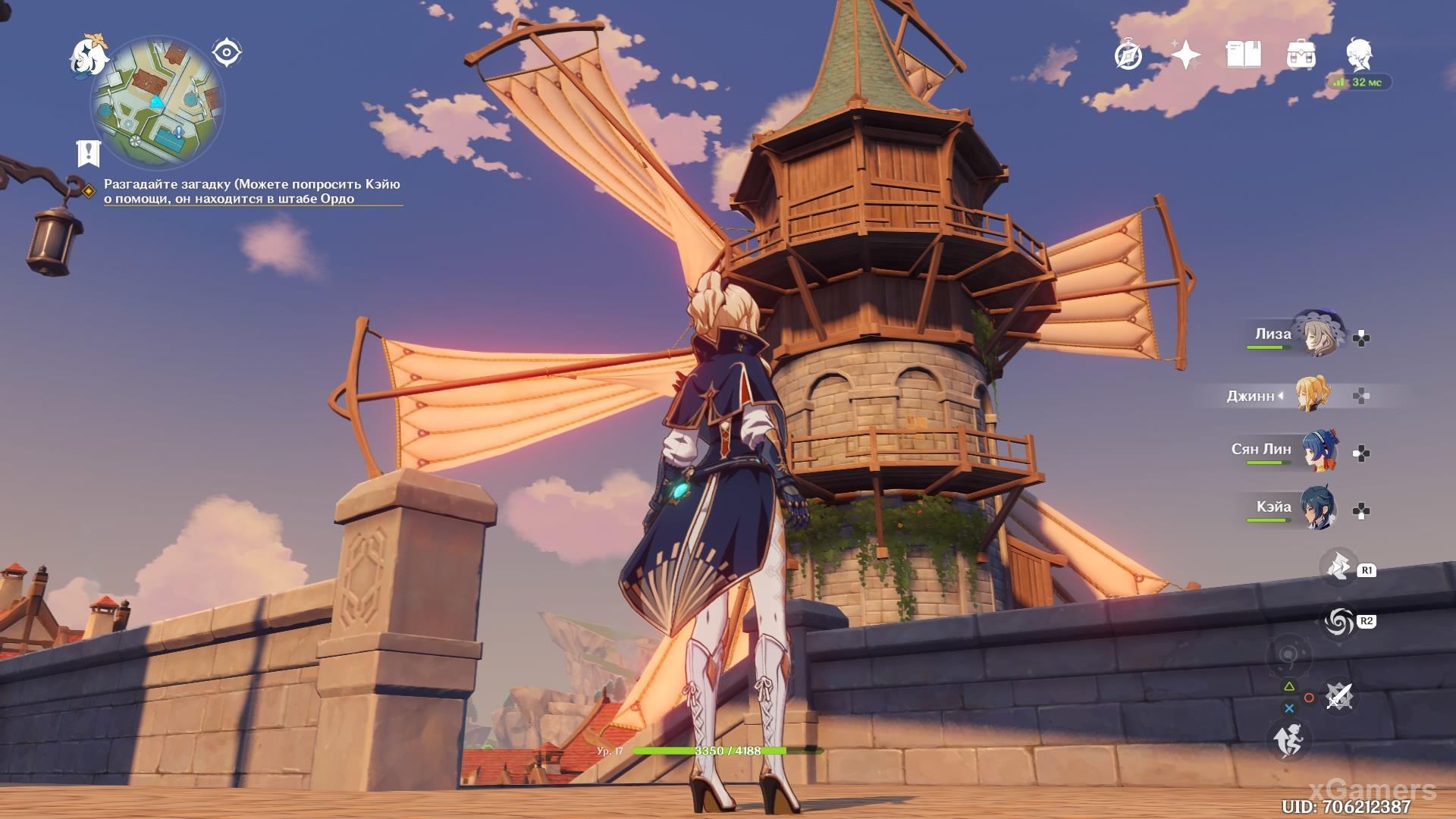Open the circular minimap
The width and height of the screenshot is (1456, 819).
157,102
